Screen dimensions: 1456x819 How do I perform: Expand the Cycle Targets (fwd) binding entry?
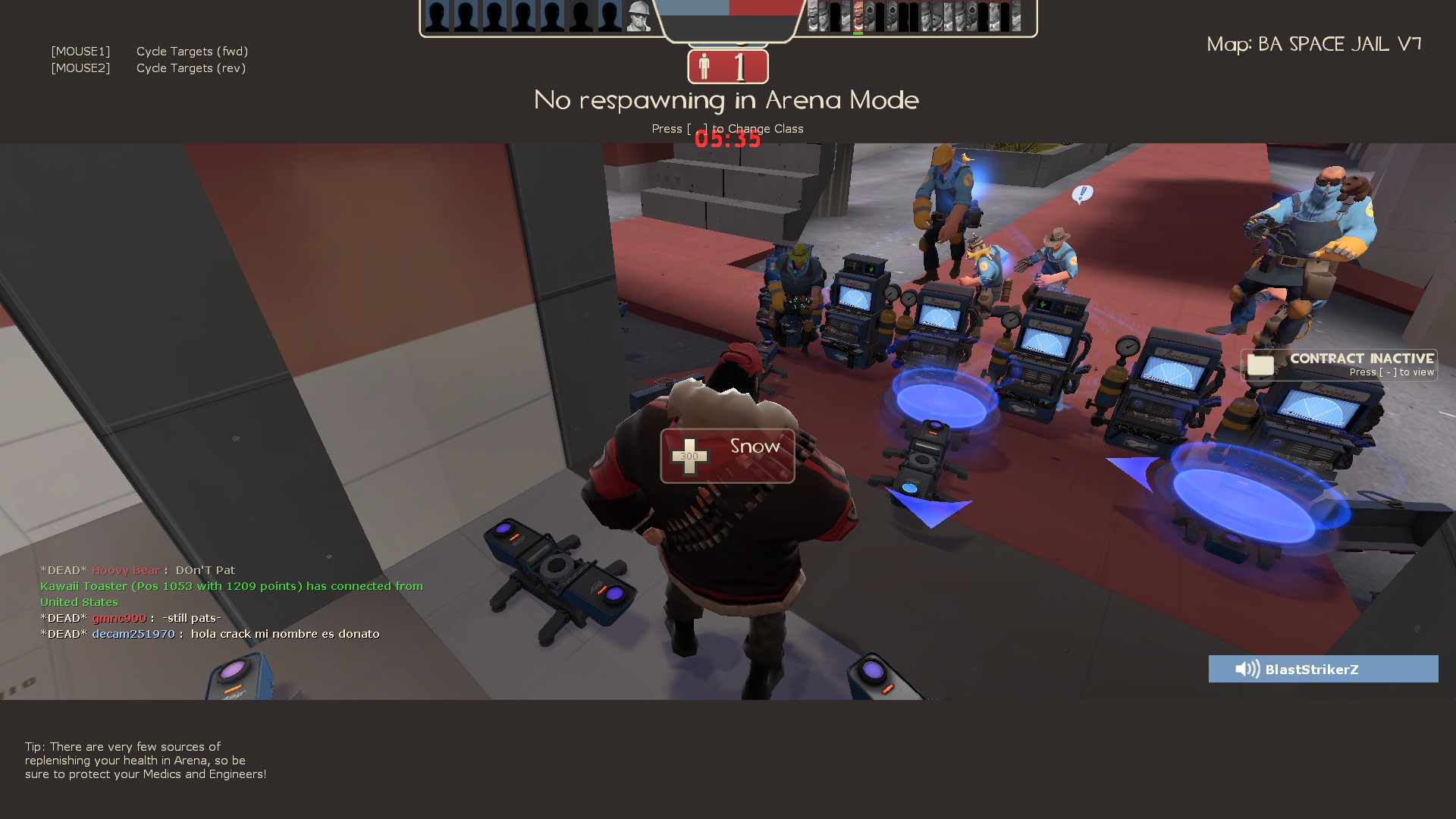(x=192, y=51)
